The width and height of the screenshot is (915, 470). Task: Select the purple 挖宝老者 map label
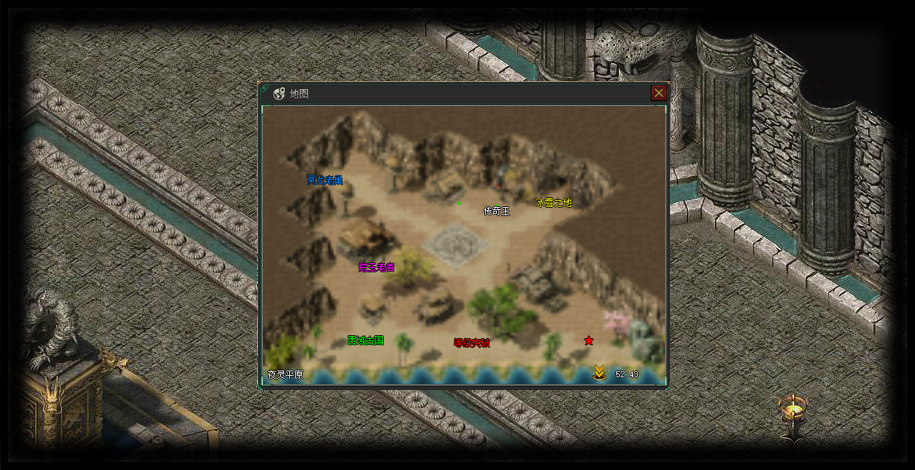point(377,267)
